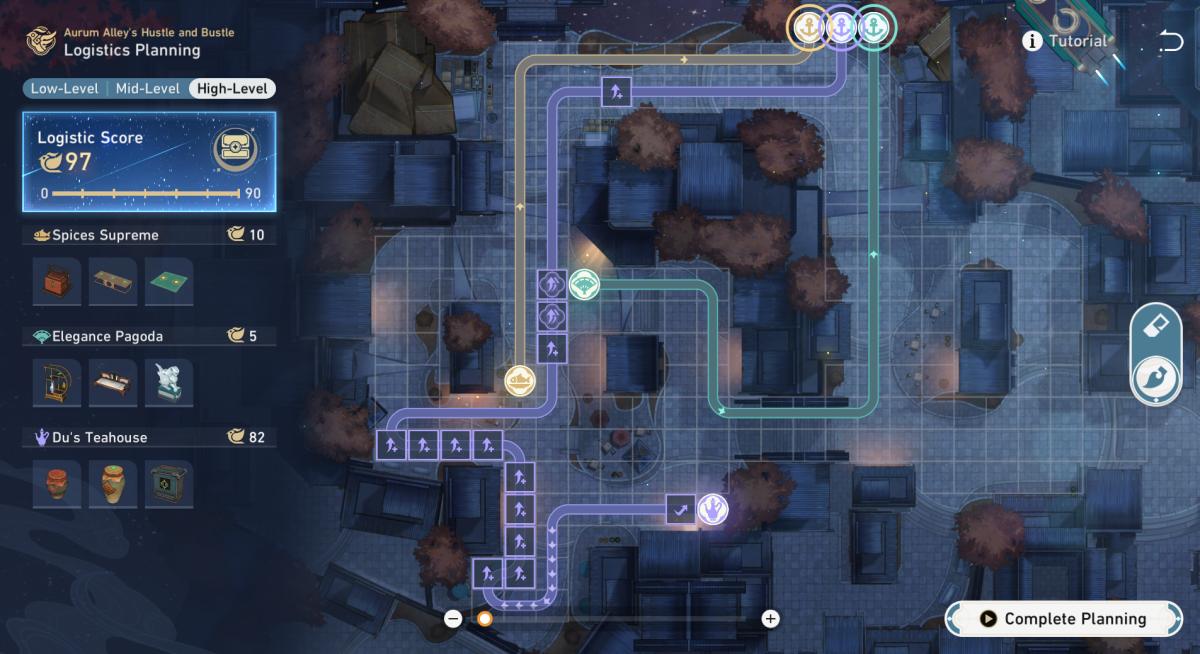
Task: Select the purple anchor dock node
Action: [x=841, y=27]
